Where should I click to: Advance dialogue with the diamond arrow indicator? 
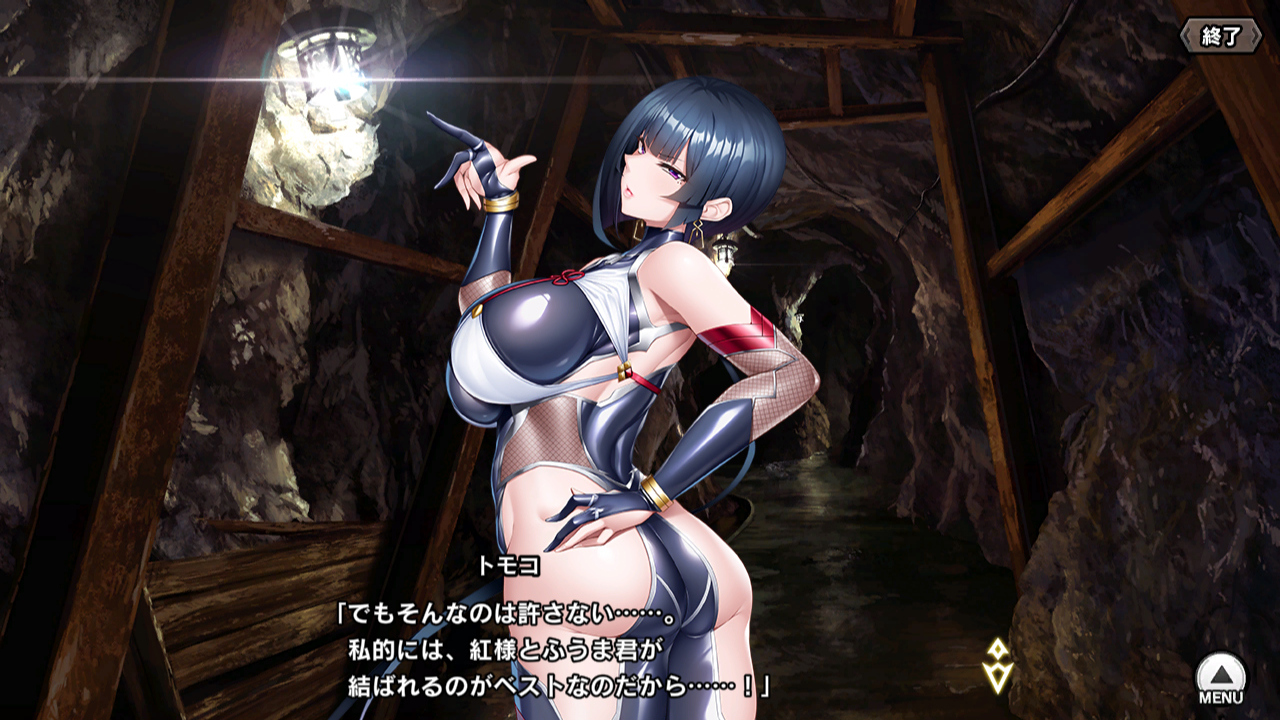tap(997, 666)
